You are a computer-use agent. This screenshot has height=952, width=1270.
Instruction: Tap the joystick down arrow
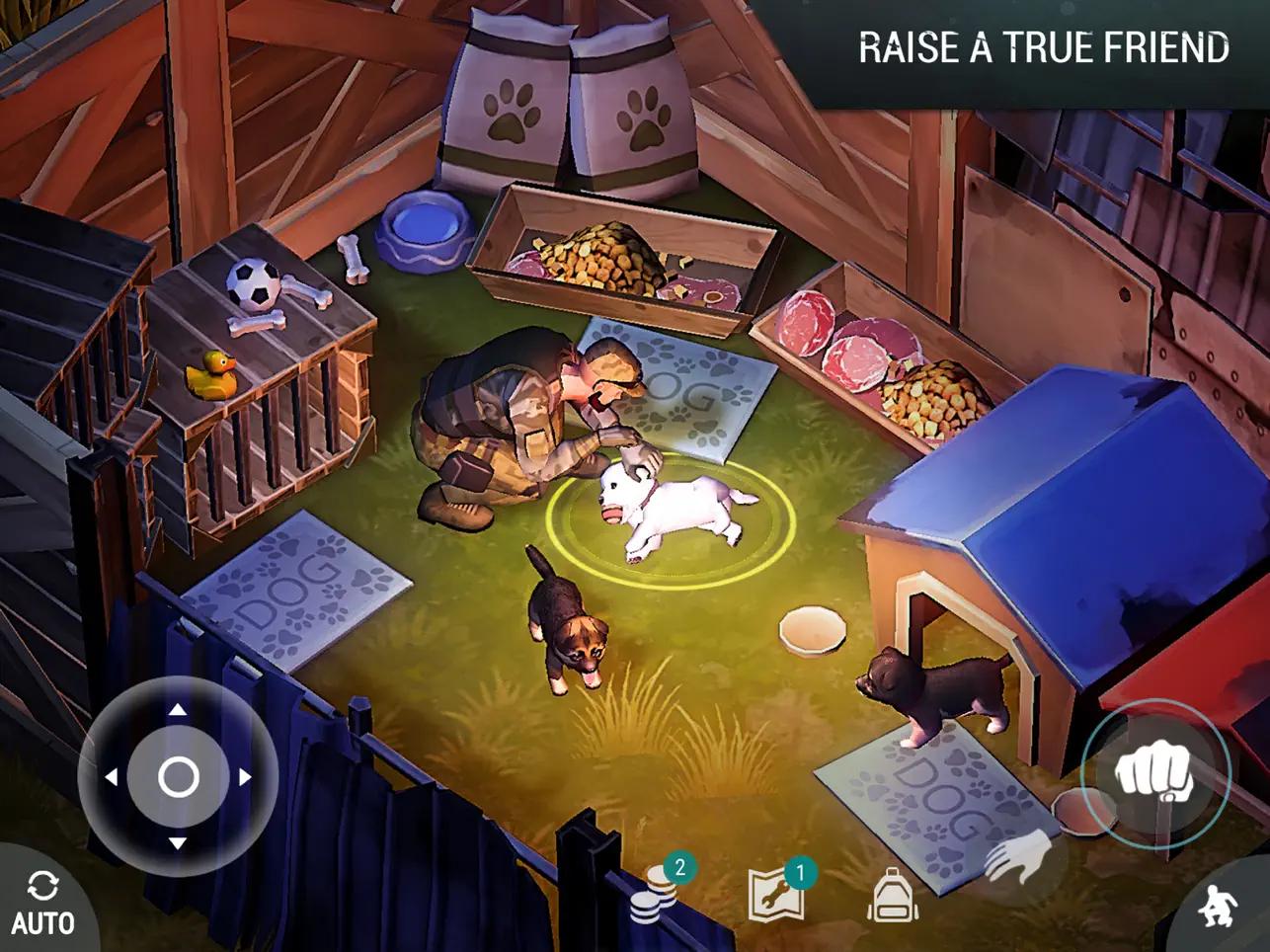pos(178,843)
